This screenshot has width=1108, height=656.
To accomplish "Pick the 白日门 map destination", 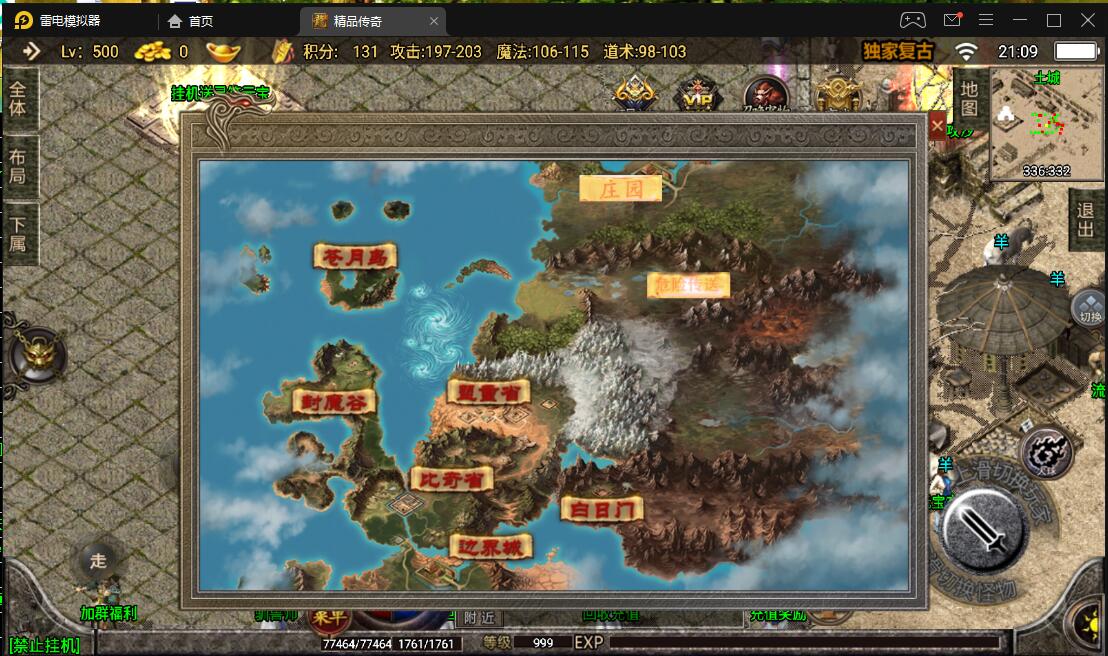I will 601,509.
